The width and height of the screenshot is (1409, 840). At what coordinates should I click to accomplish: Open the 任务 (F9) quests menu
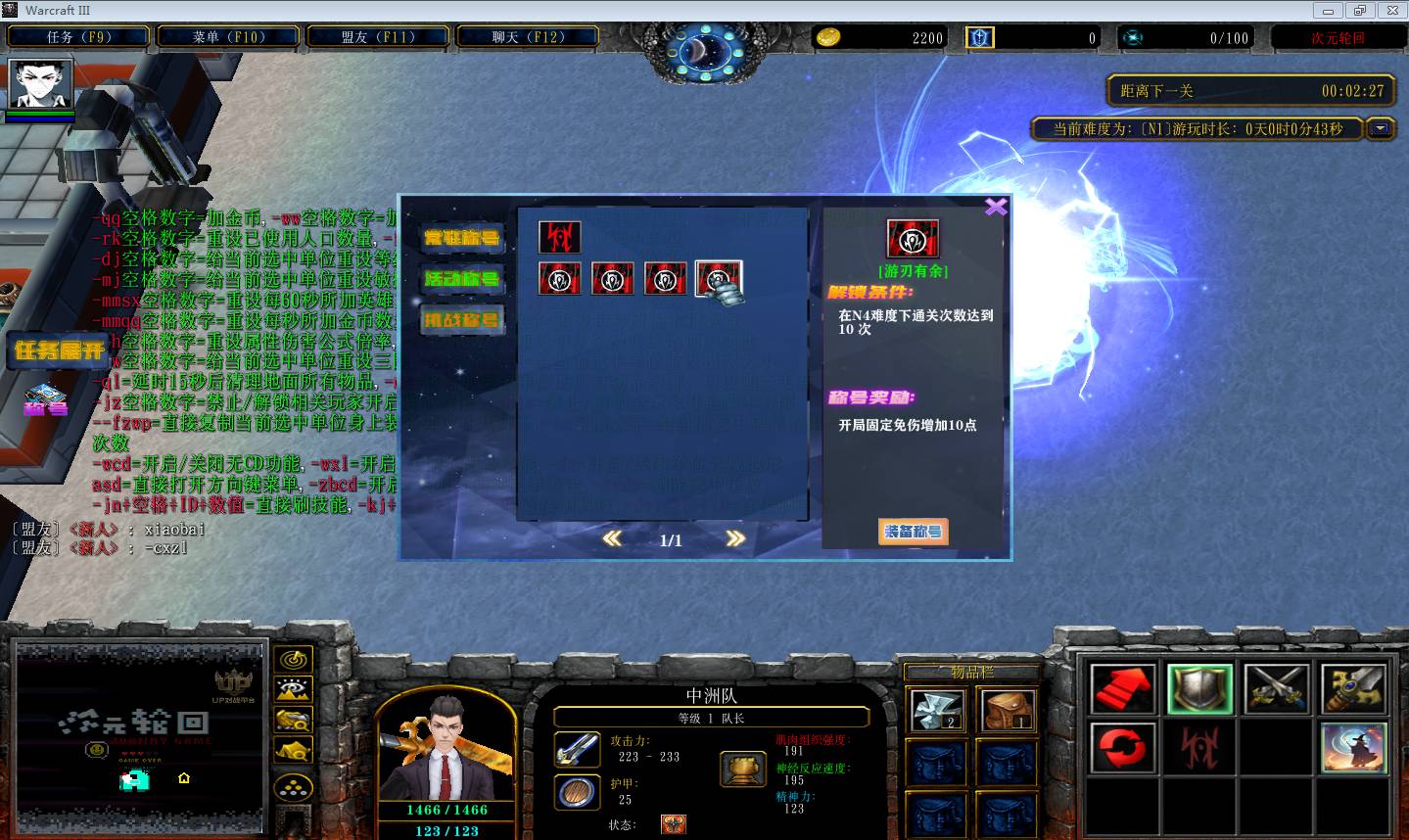tap(78, 37)
